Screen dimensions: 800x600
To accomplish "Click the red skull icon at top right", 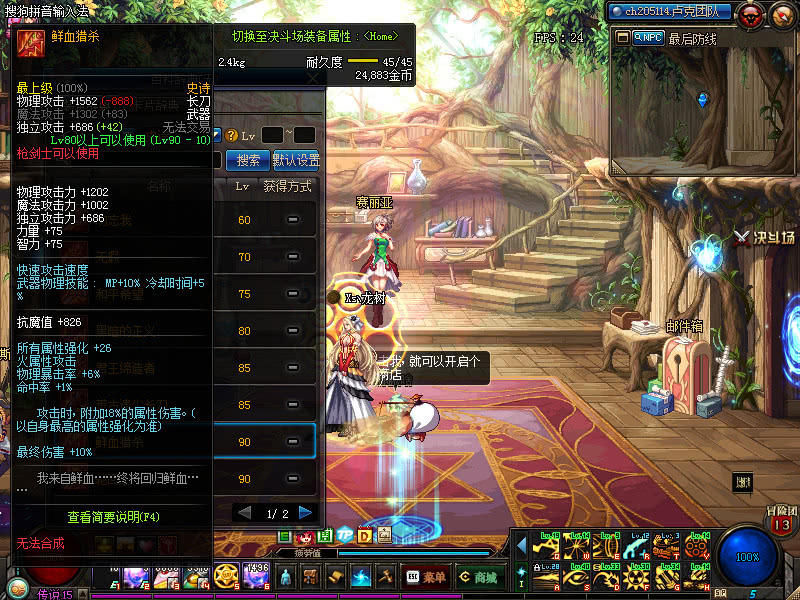I will click(x=753, y=13).
